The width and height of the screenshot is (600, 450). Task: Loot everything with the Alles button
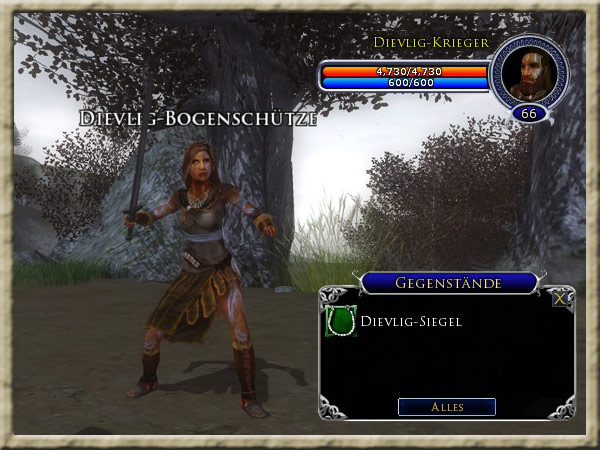[x=446, y=407]
